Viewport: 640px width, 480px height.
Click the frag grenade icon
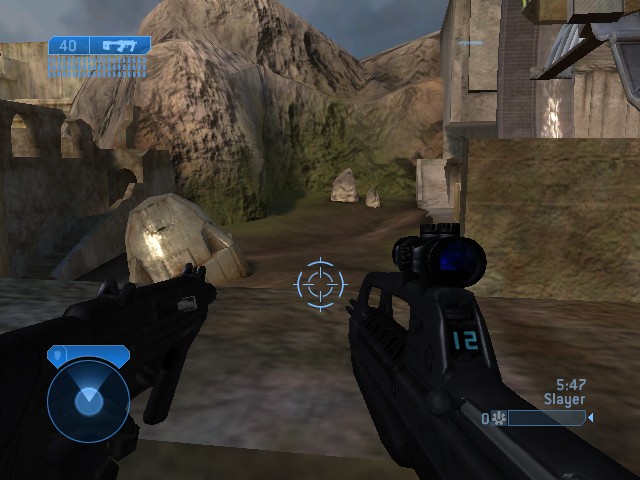point(498,419)
